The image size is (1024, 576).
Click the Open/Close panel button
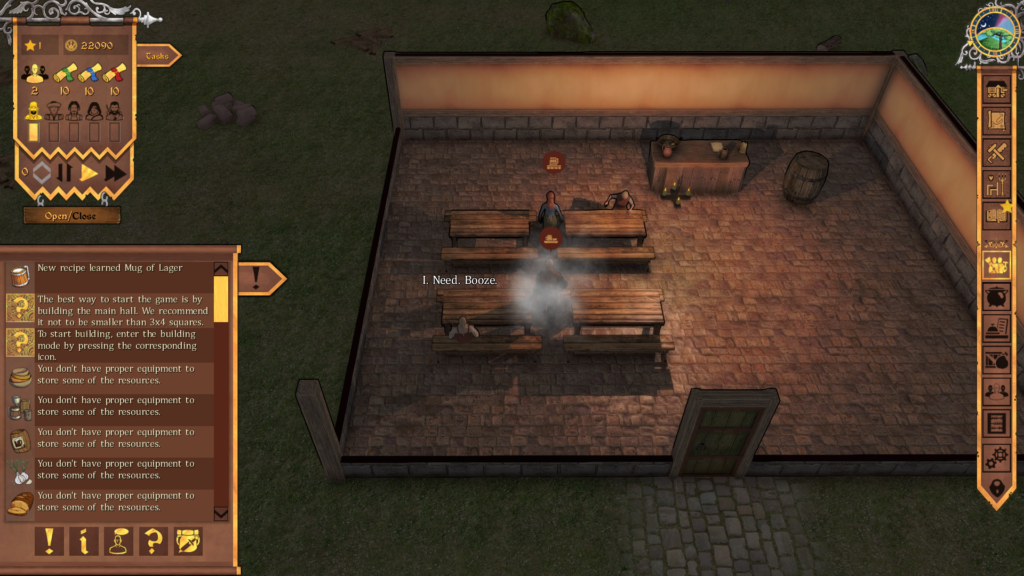[72, 215]
